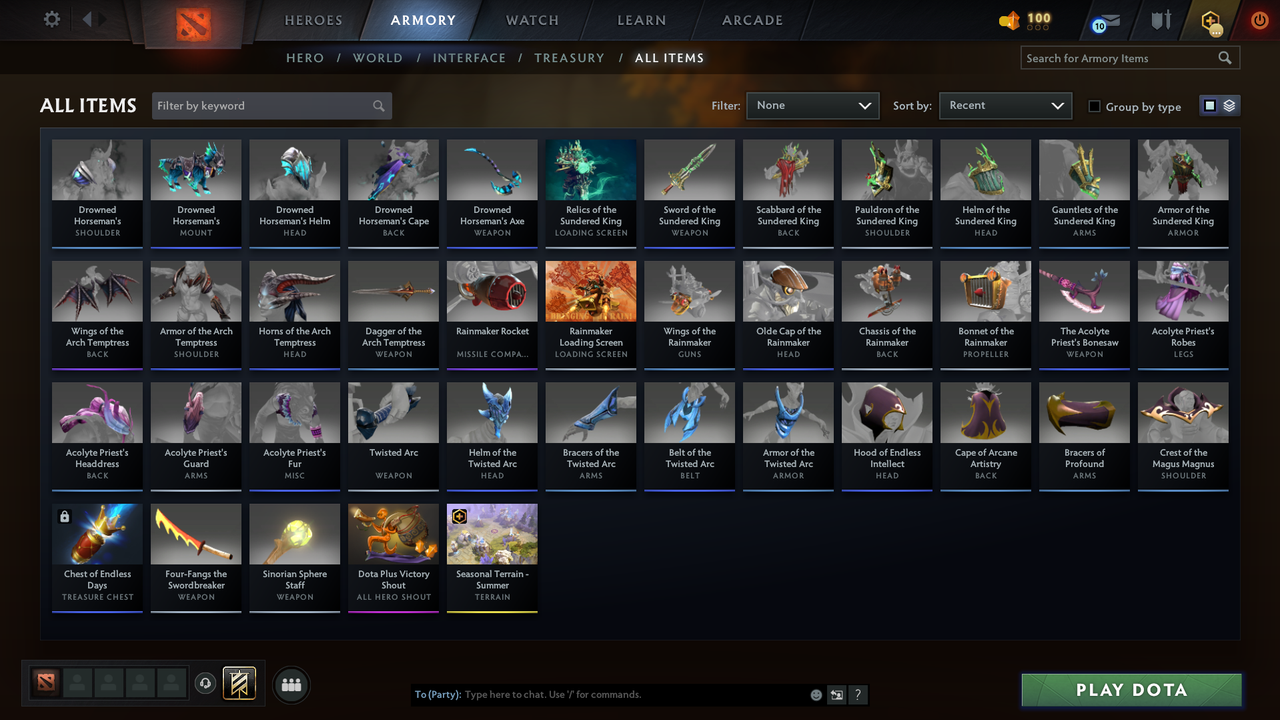1280x720 pixels.
Task: Open voice chat headset icon near party slots
Action: point(207,684)
